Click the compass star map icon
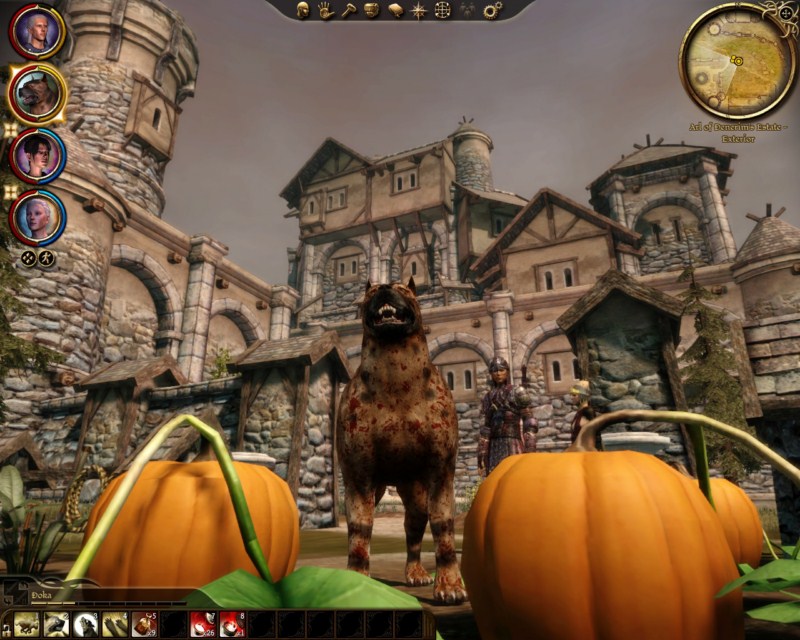Viewport: 800px width, 640px height. tap(419, 10)
